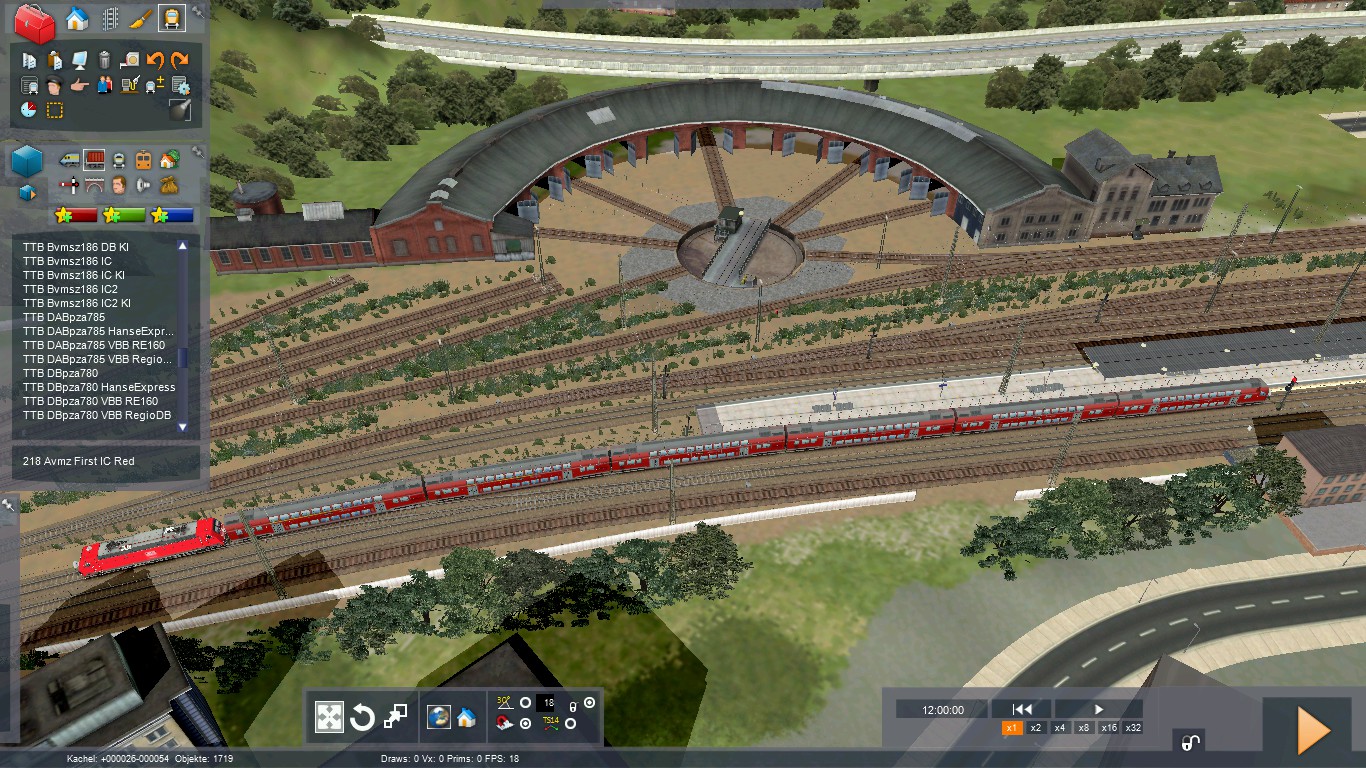Activate the four-arrow move tool
The height and width of the screenshot is (768, 1366).
[x=330, y=716]
